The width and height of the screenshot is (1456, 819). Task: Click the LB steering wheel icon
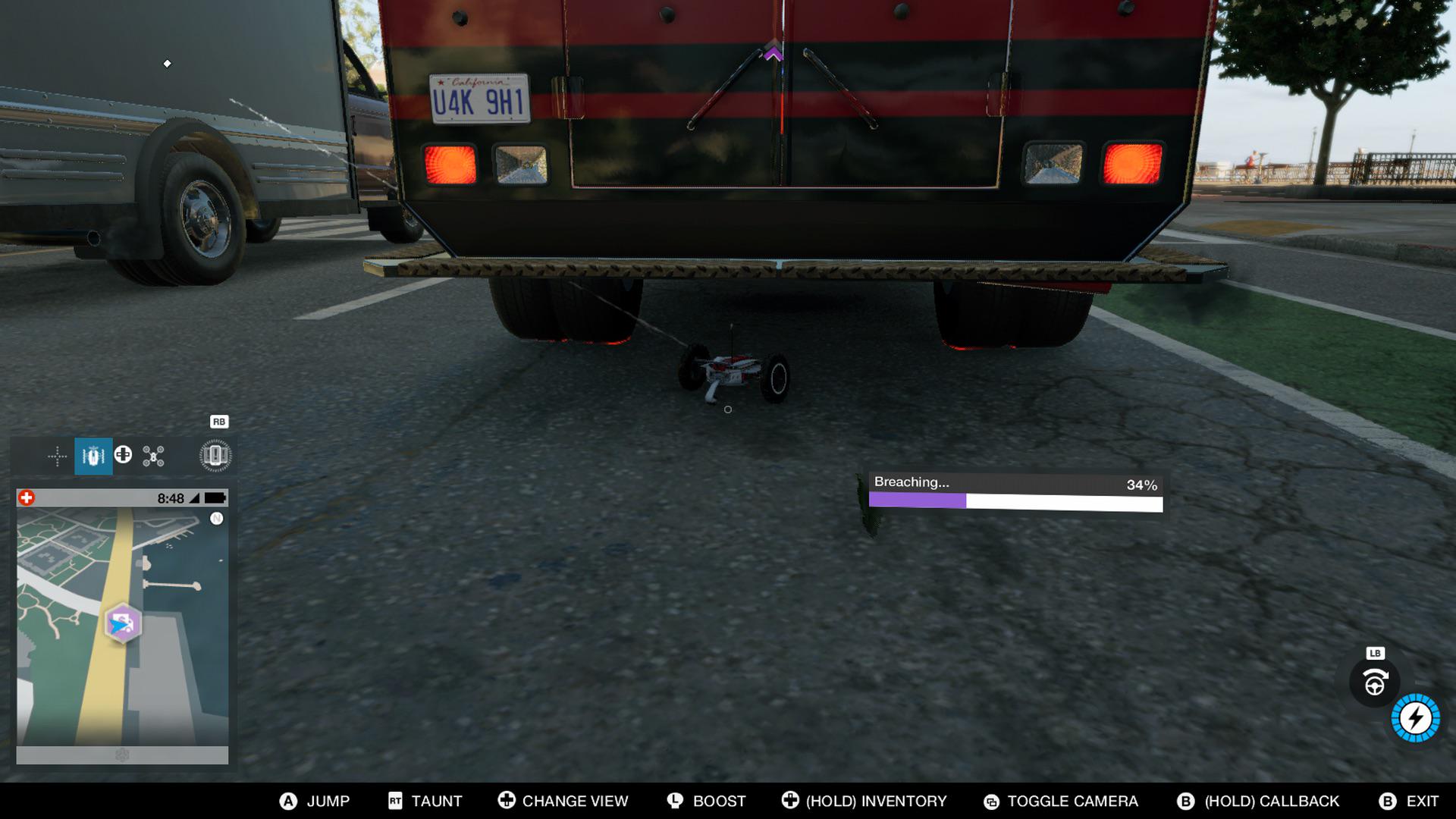tap(1376, 682)
